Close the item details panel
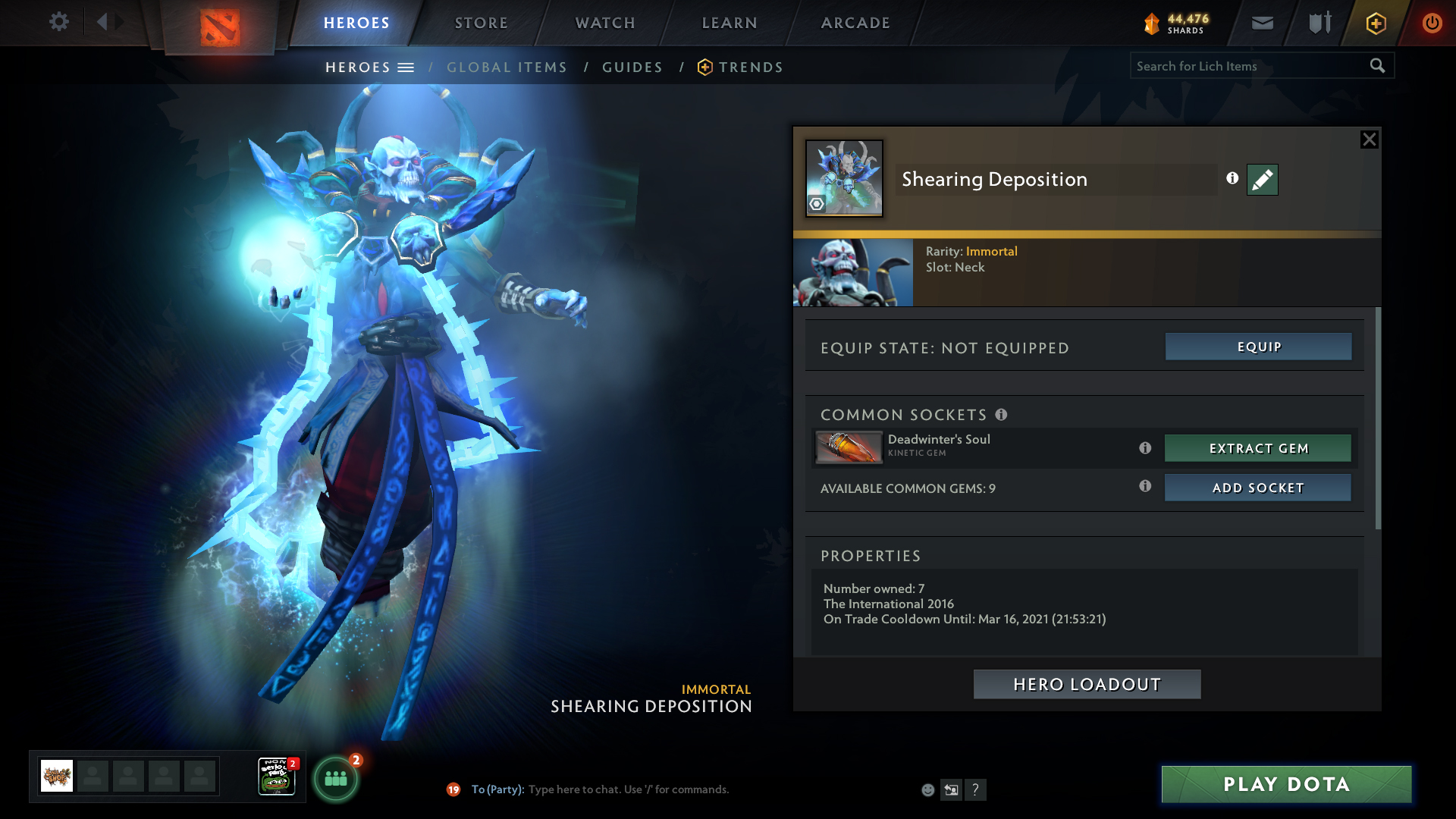1456x819 pixels. (1369, 140)
